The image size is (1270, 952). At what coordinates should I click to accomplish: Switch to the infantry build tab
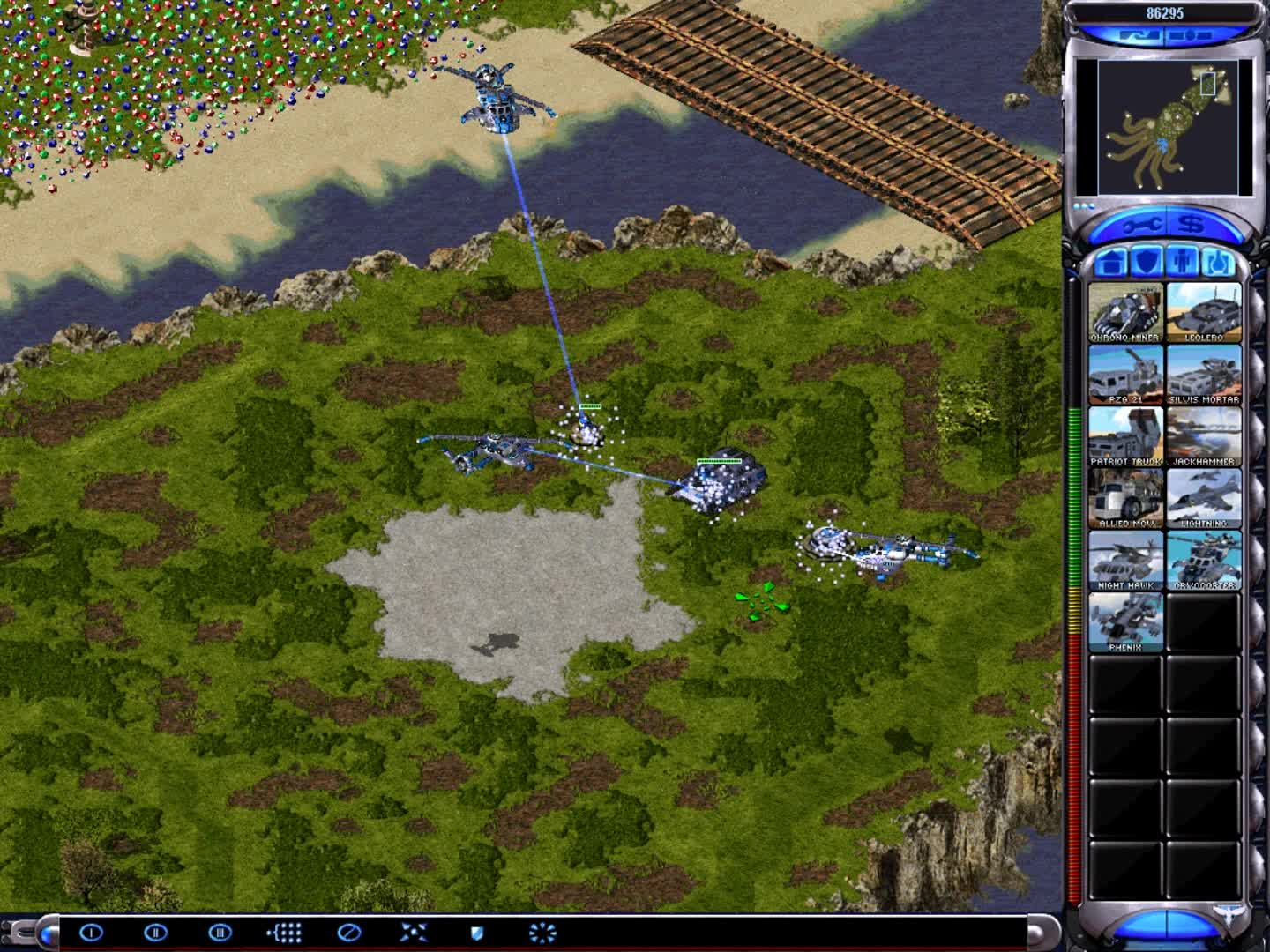[x=1183, y=262]
